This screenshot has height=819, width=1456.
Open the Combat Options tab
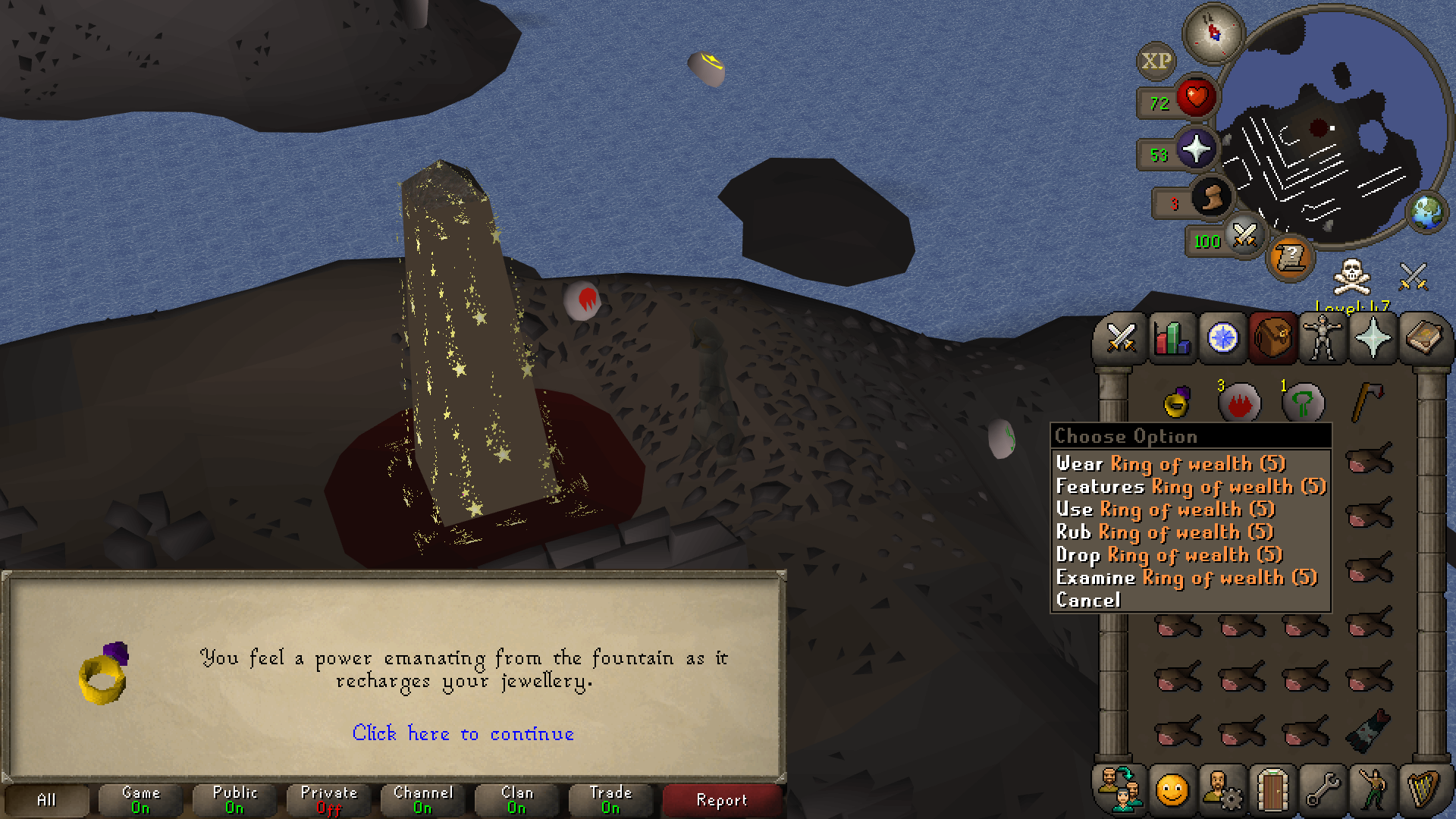pos(1121,338)
